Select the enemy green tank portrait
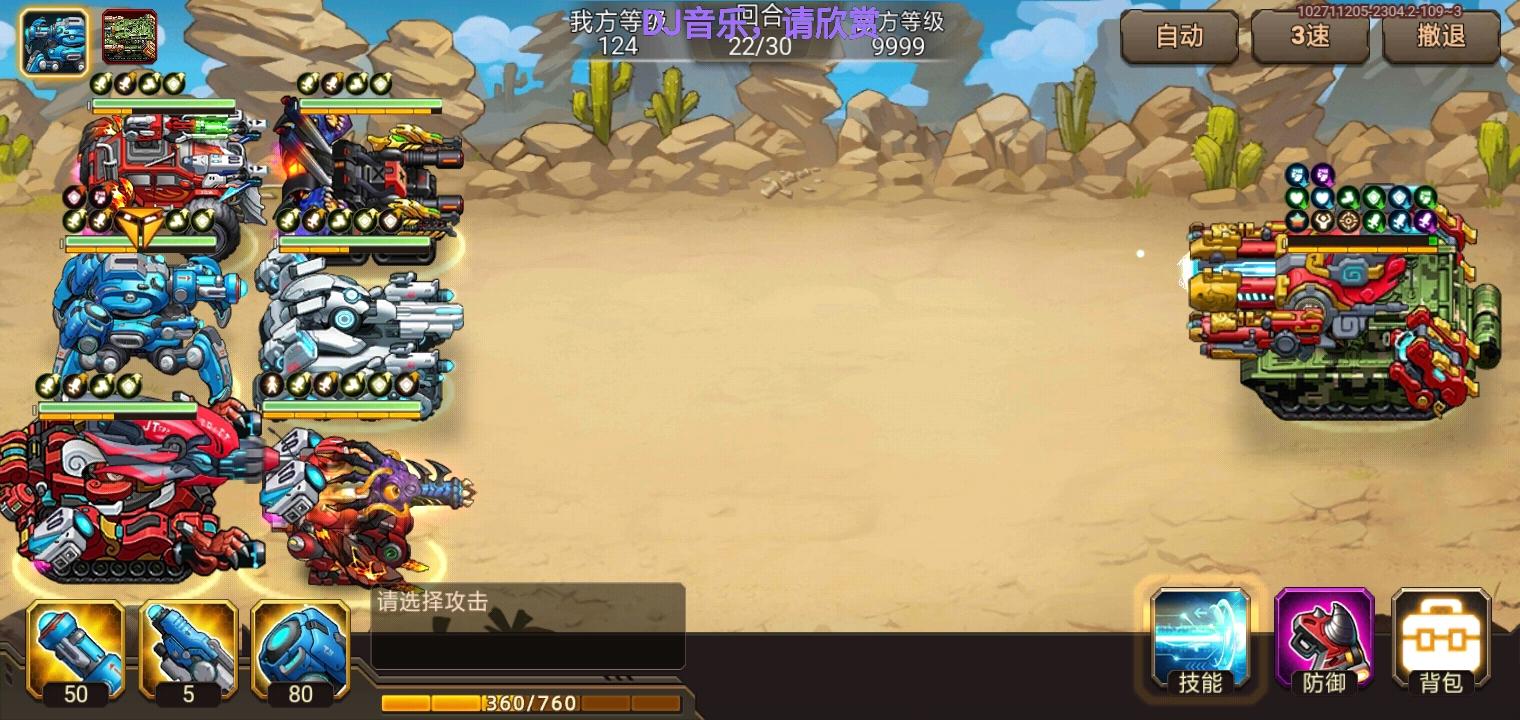The image size is (1520, 720). click(130, 36)
